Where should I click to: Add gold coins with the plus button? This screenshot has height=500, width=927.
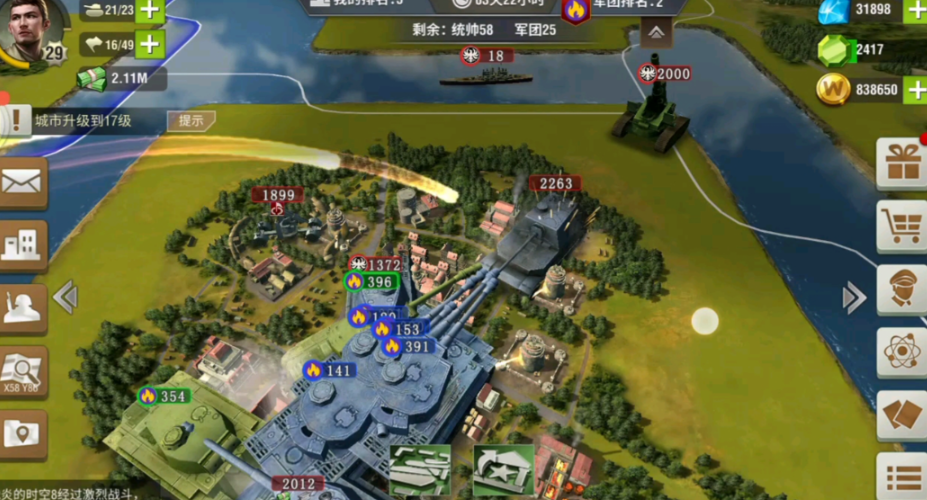(915, 90)
